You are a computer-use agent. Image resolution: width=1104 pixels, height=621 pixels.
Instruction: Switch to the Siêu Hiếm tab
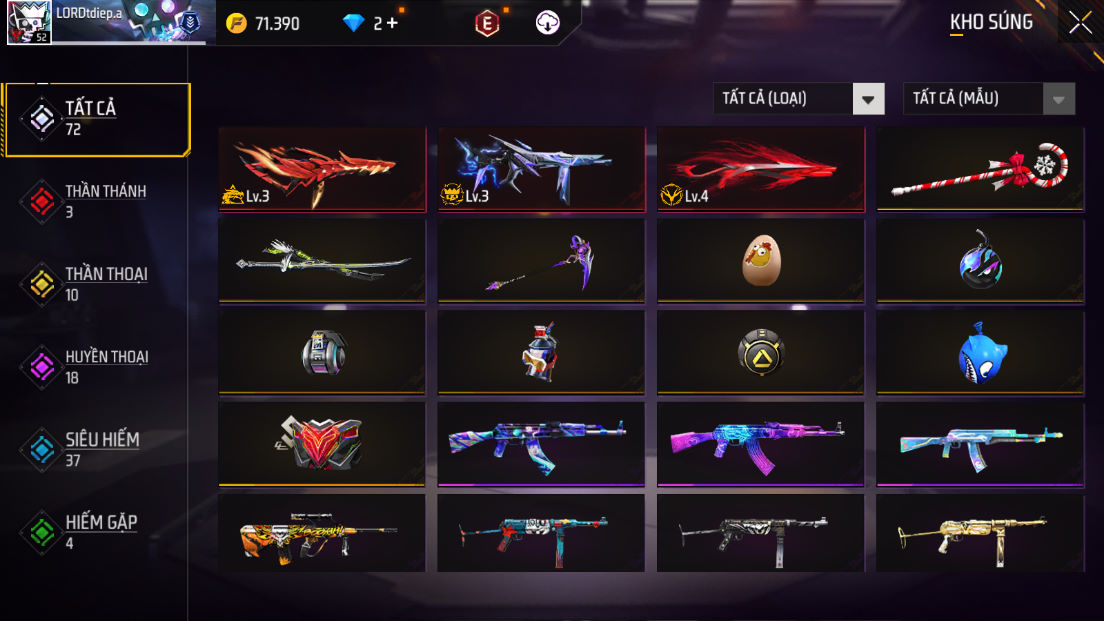pyautogui.click(x=97, y=449)
